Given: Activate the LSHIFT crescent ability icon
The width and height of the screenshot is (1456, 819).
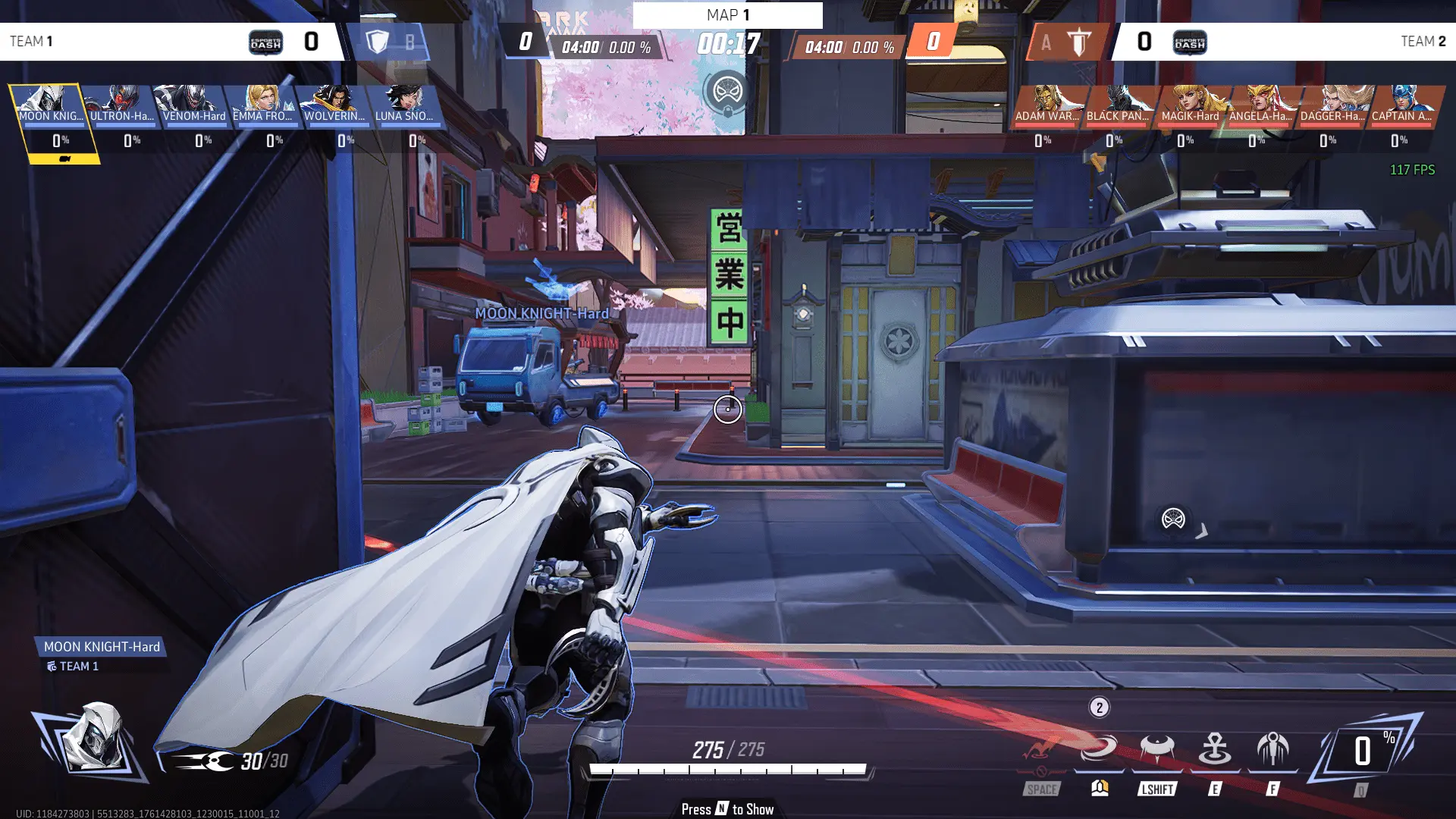Looking at the screenshot, I should (1156, 749).
